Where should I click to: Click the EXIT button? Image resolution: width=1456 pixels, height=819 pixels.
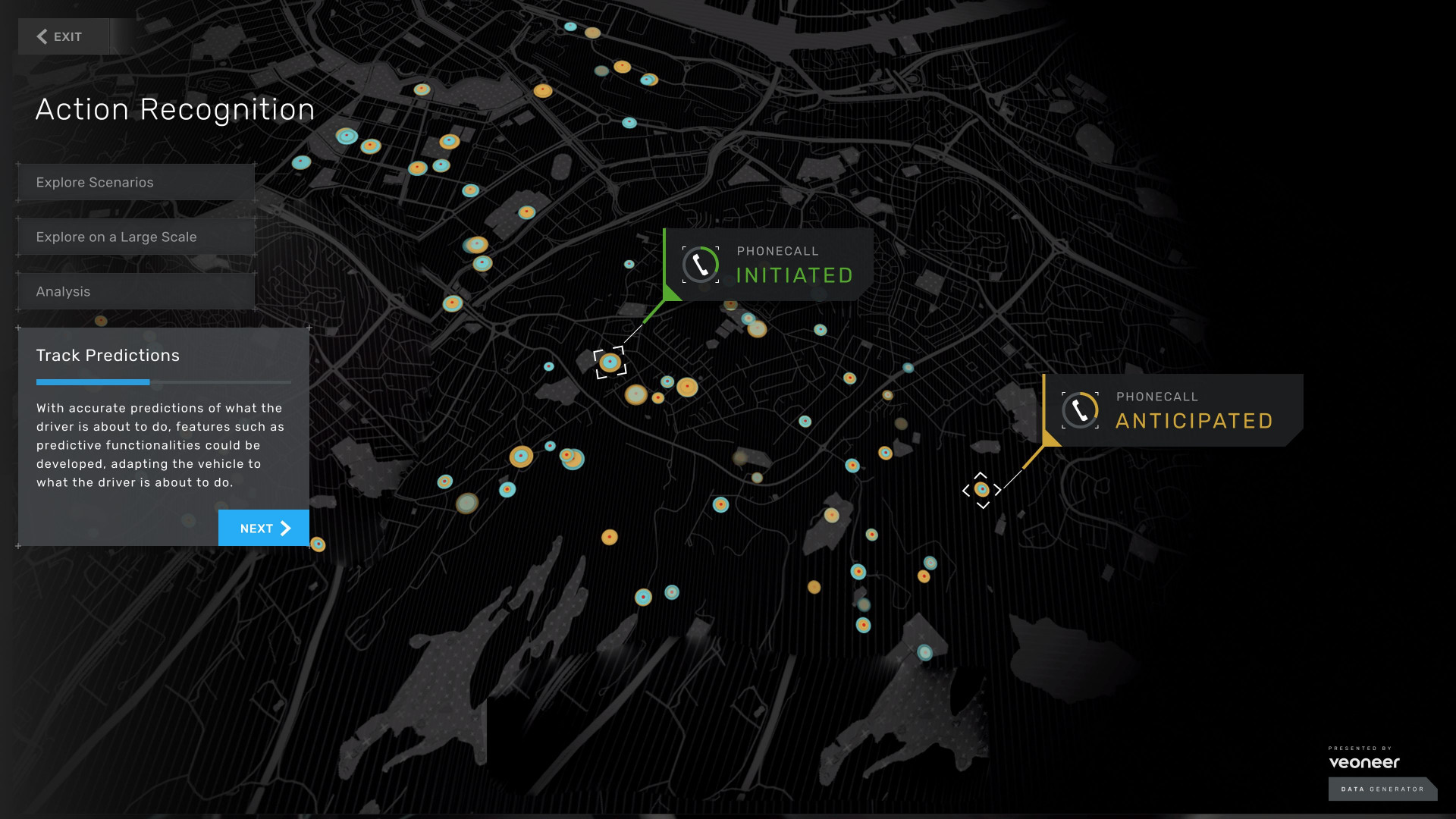pos(63,36)
